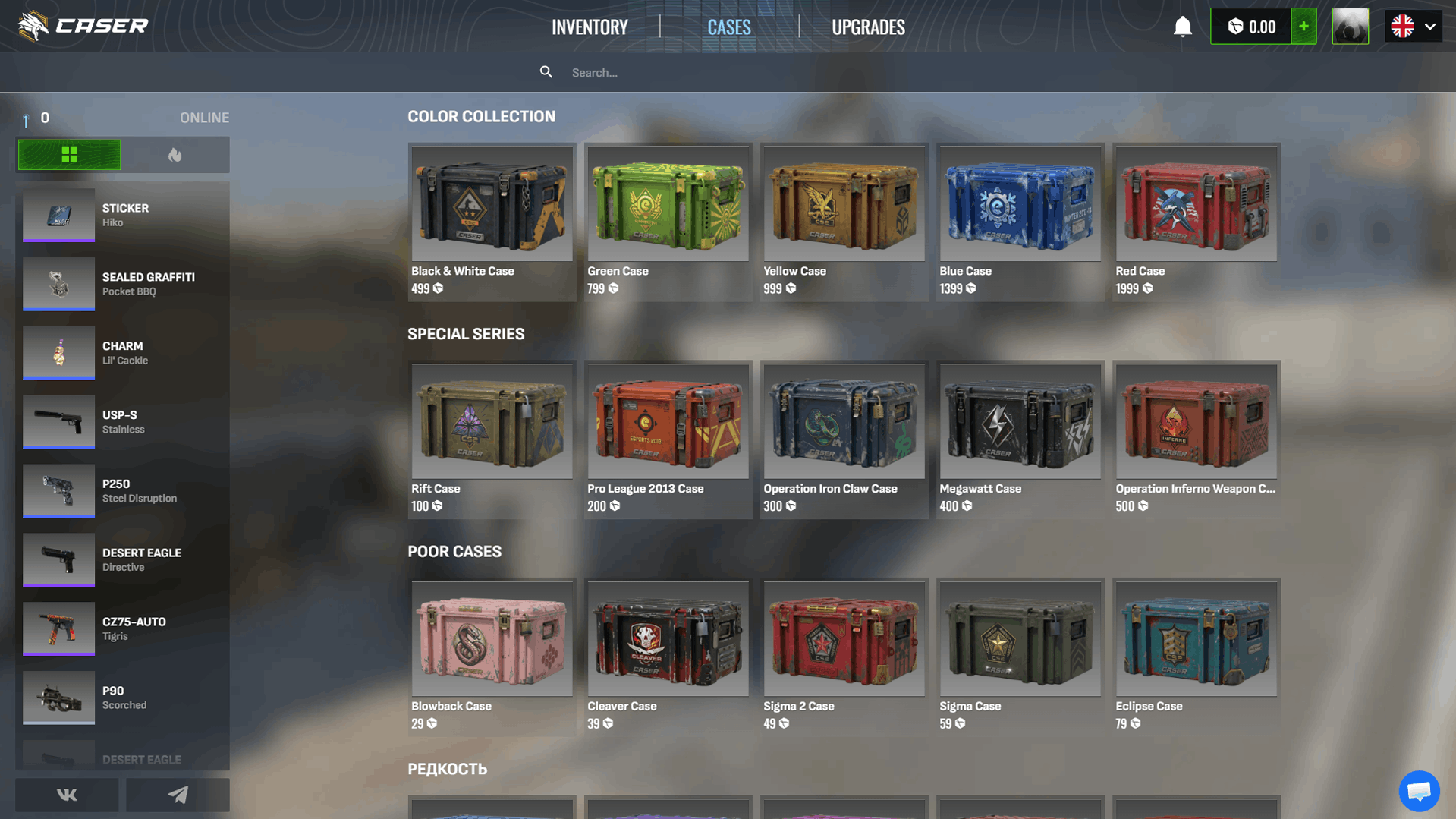Toggle the ONLINE counter display
Screen dimensions: 1456x819
204,118
